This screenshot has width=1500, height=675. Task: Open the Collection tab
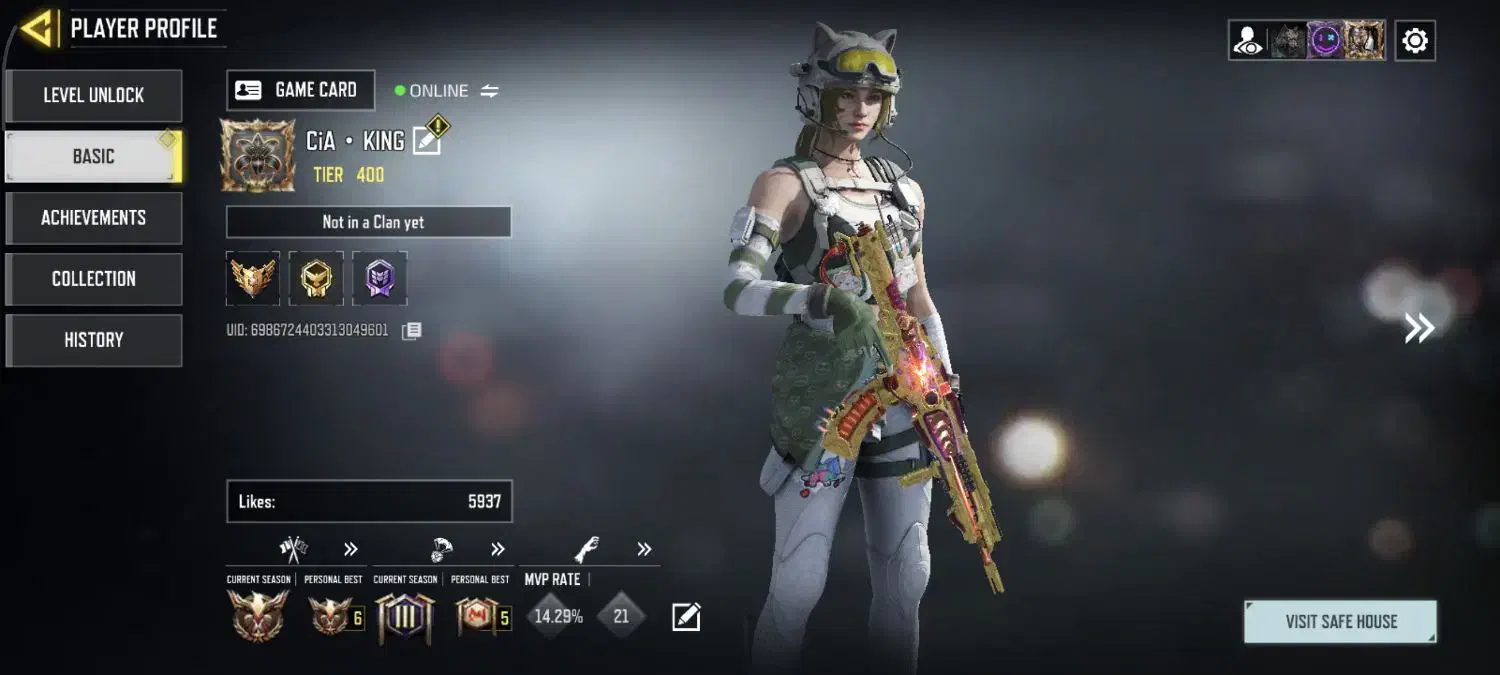94,279
